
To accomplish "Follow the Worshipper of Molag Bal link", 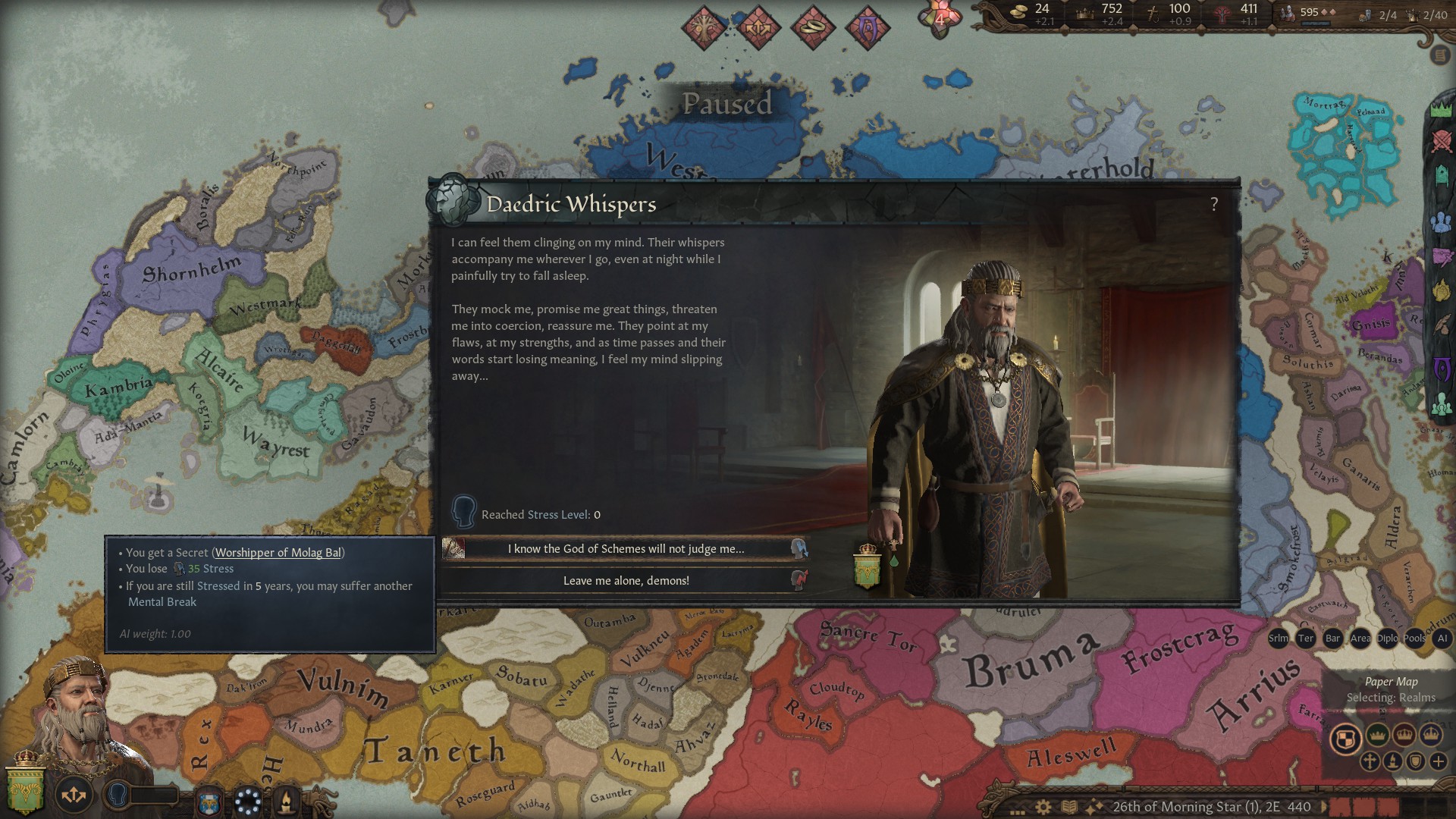I will pos(278,553).
